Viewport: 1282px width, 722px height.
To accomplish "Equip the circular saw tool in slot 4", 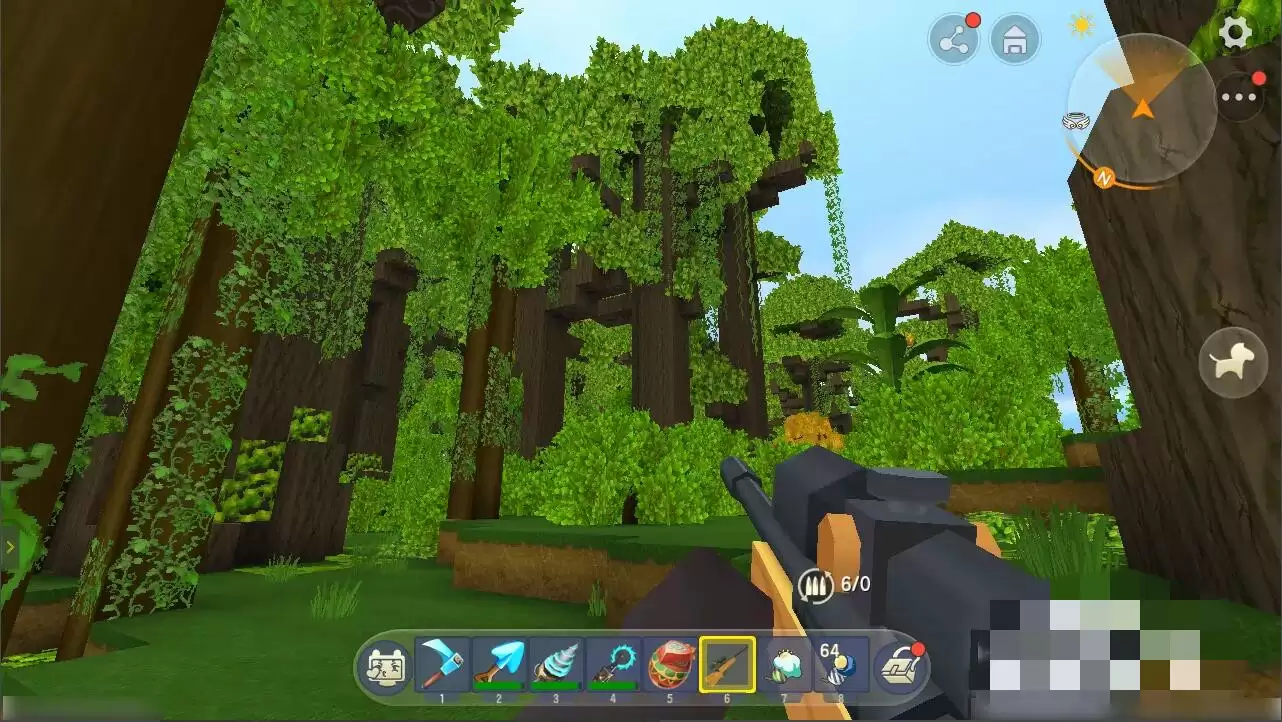I will coord(612,664).
